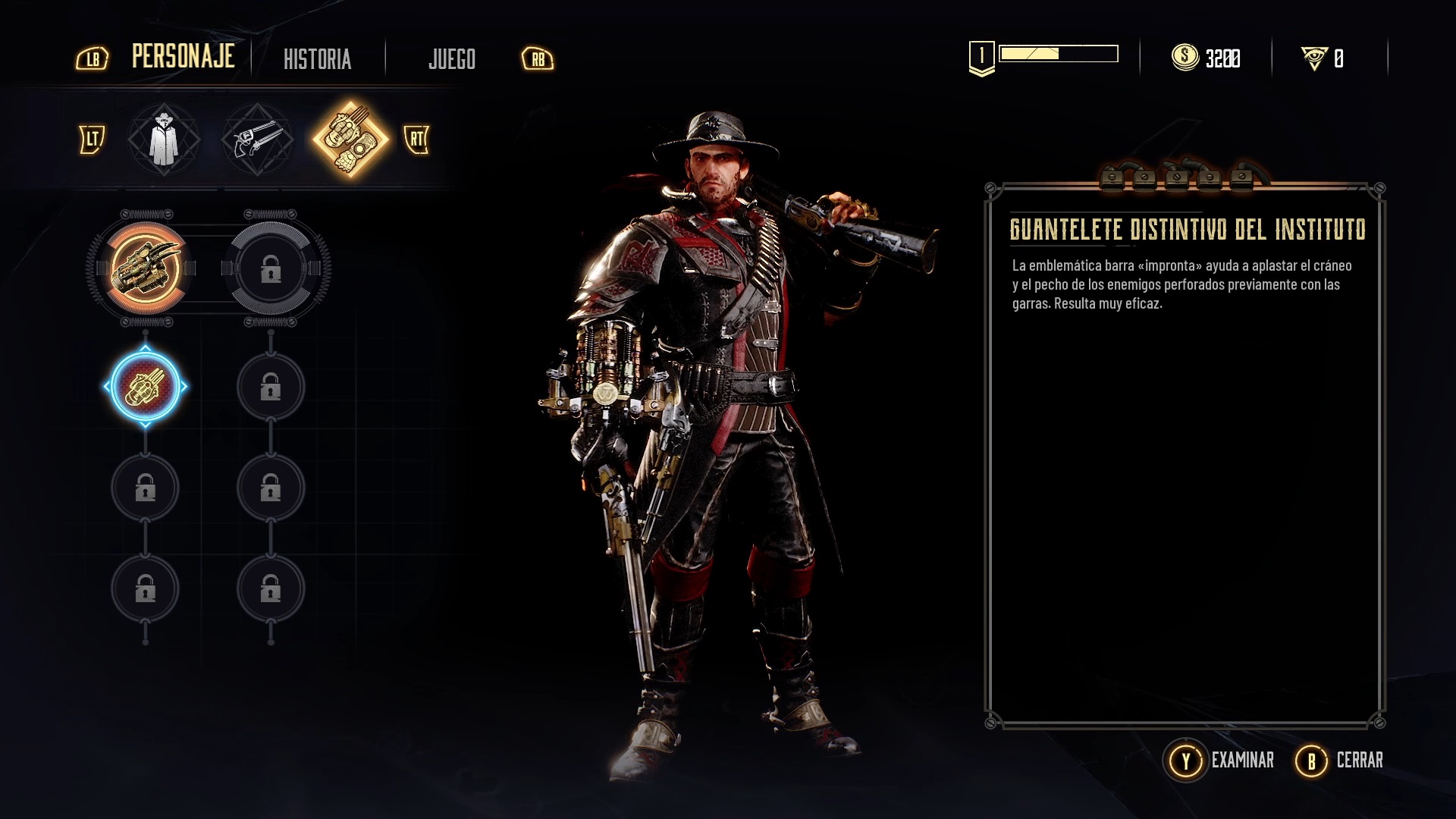The image size is (1456, 819).
Task: Choose the coat outfit category
Action: click(x=163, y=140)
